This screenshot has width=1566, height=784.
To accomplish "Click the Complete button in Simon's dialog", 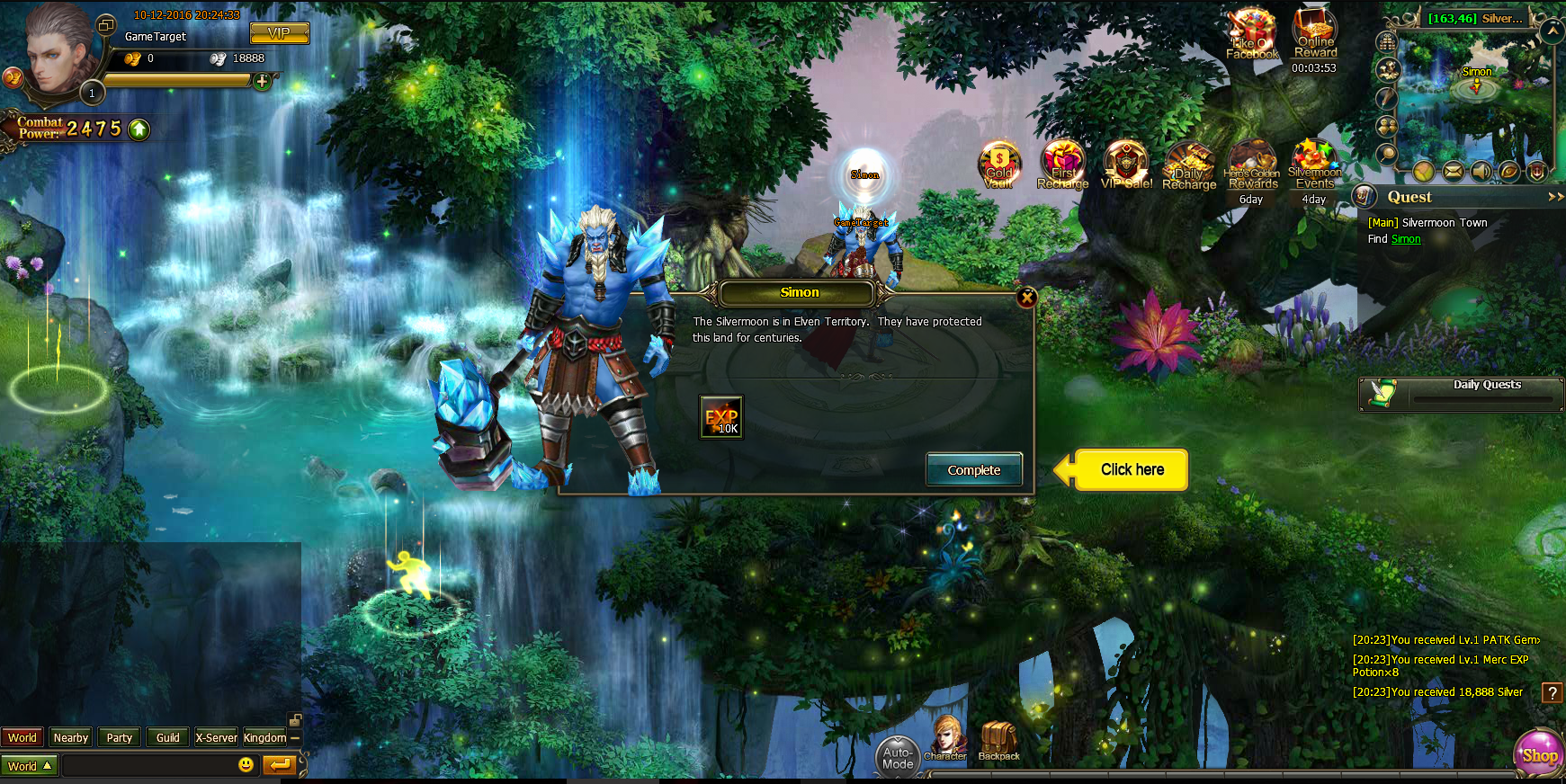I will pos(973,469).
